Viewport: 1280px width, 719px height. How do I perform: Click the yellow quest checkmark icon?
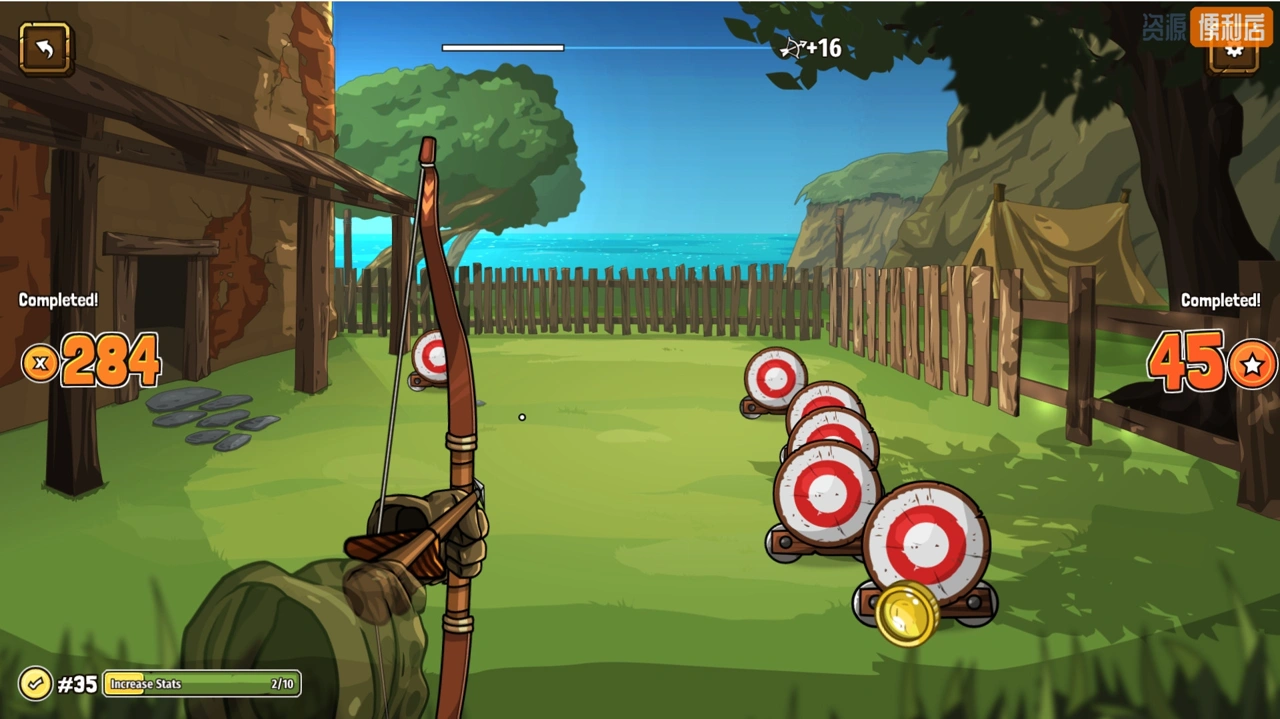coord(35,684)
